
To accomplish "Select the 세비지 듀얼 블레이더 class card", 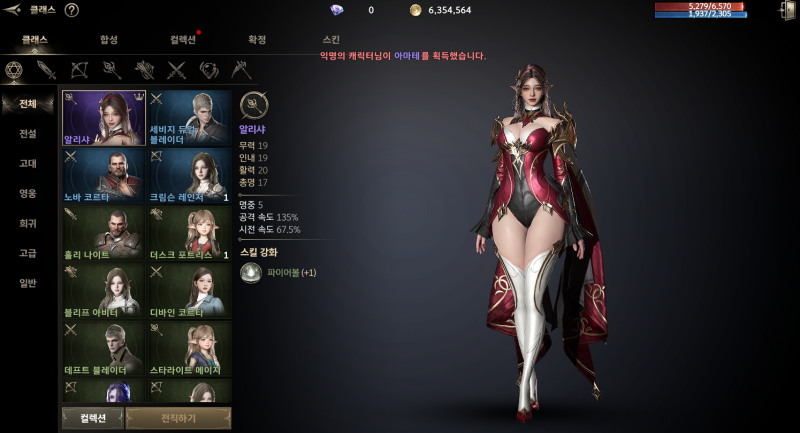I will point(190,118).
